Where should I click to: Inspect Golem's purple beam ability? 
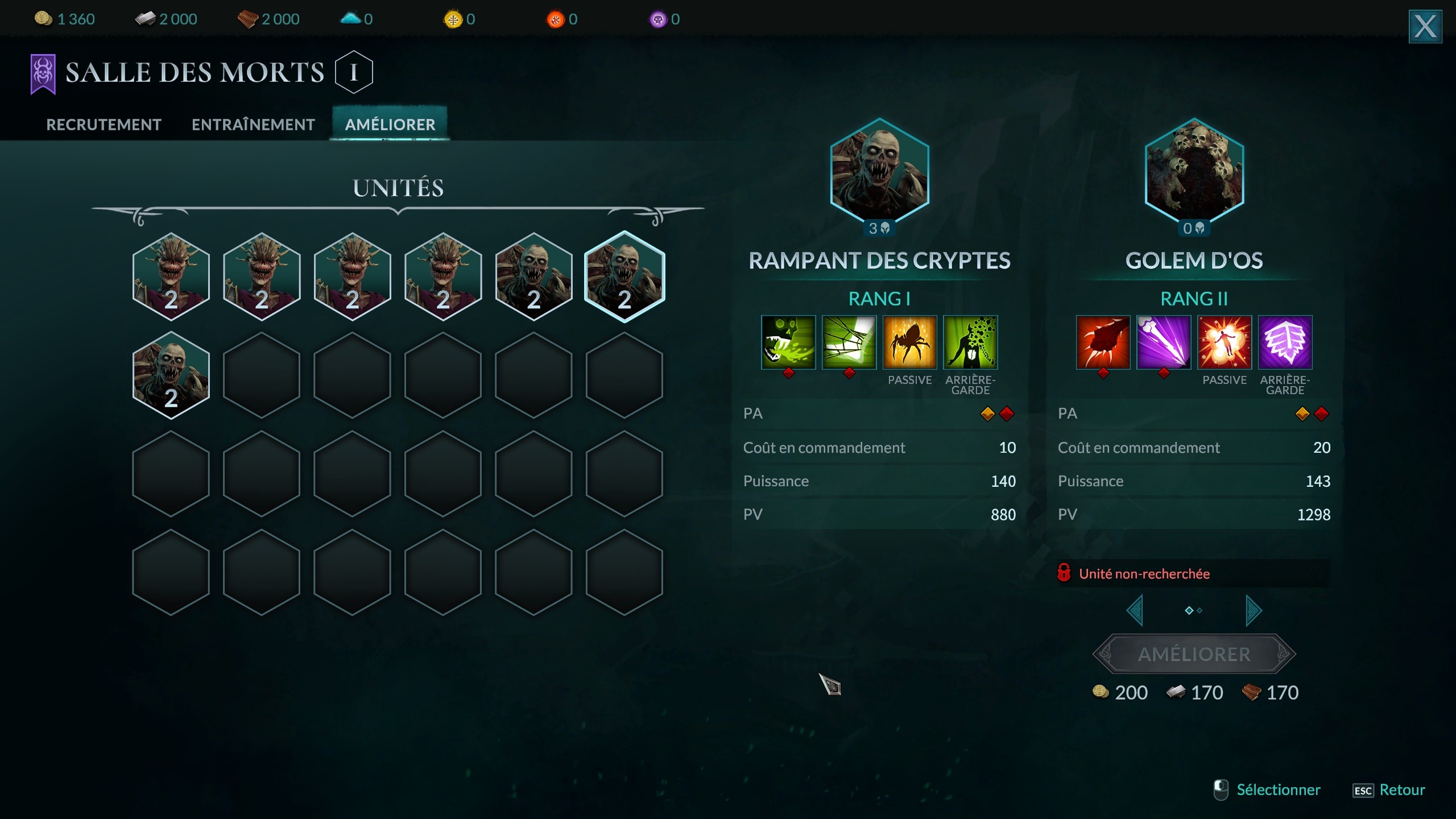(x=1164, y=342)
